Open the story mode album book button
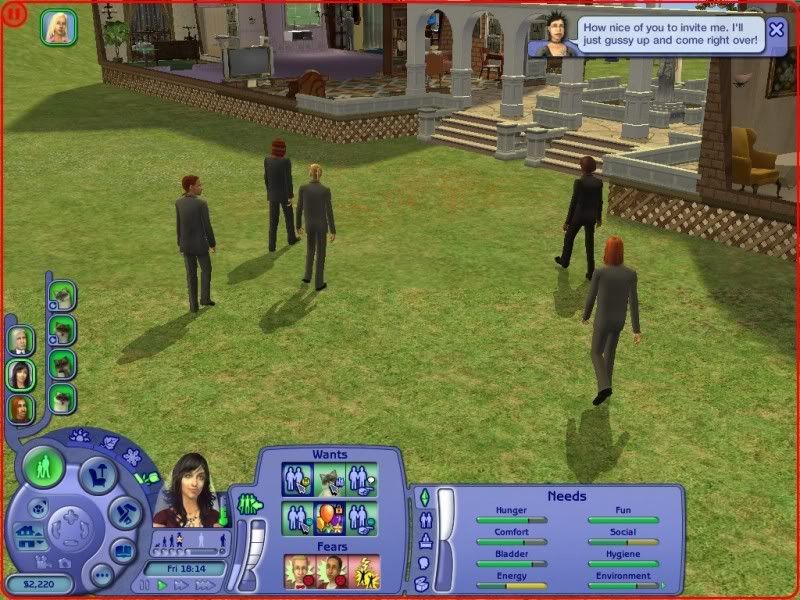The image size is (800, 600). (122, 550)
